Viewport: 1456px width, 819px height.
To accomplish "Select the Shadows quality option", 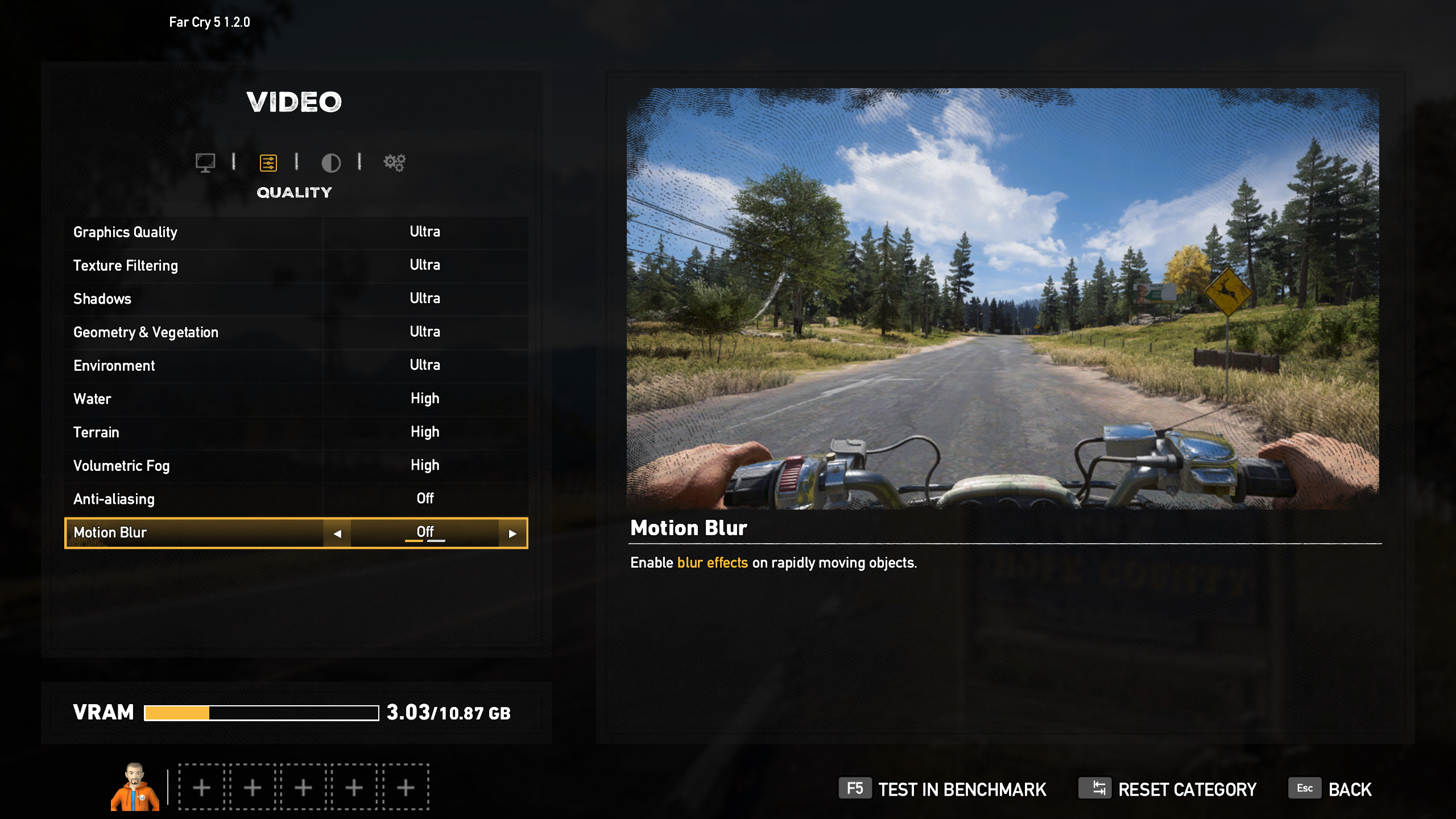I will point(296,299).
